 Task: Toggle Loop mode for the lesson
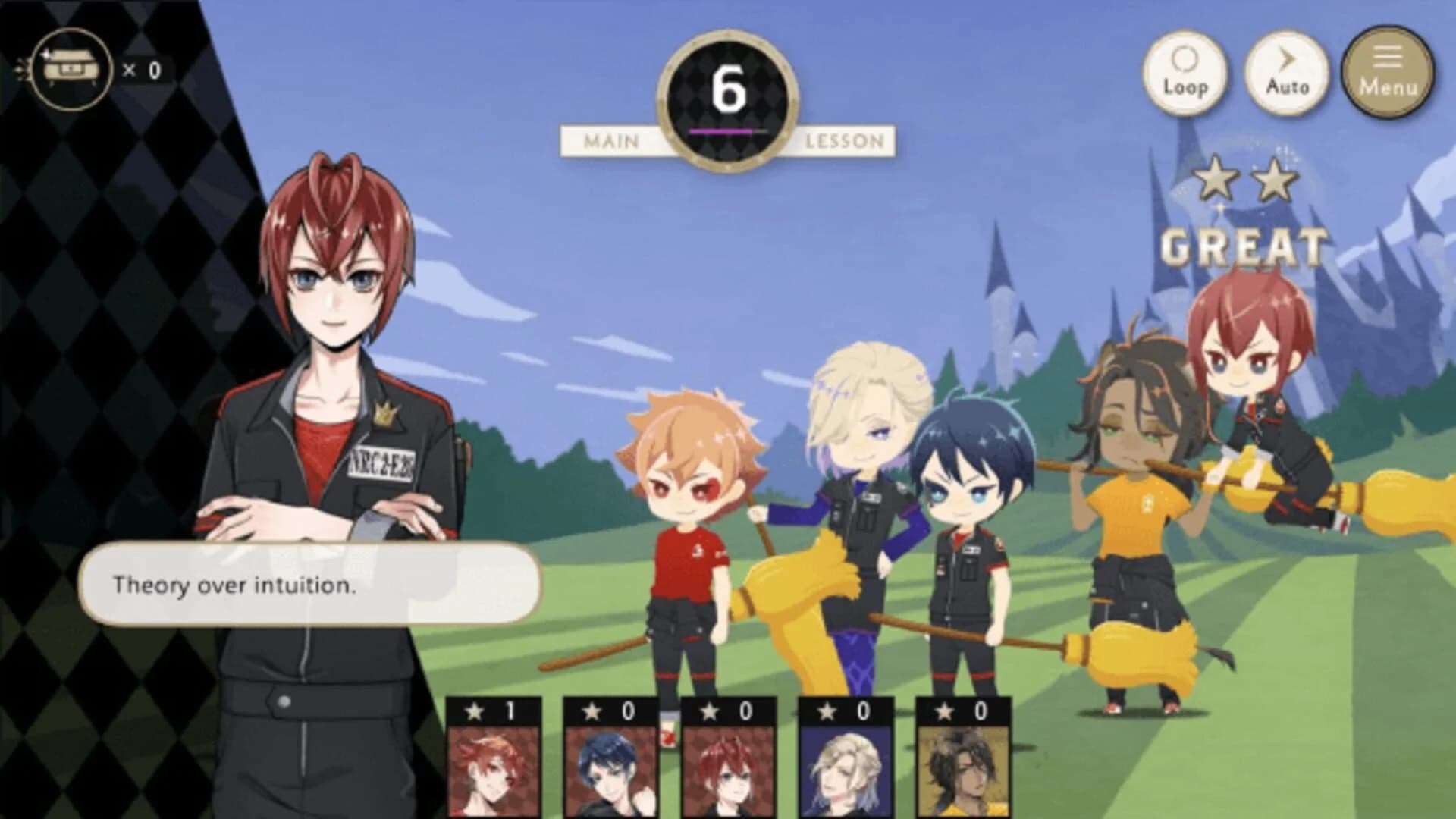coord(1187,72)
